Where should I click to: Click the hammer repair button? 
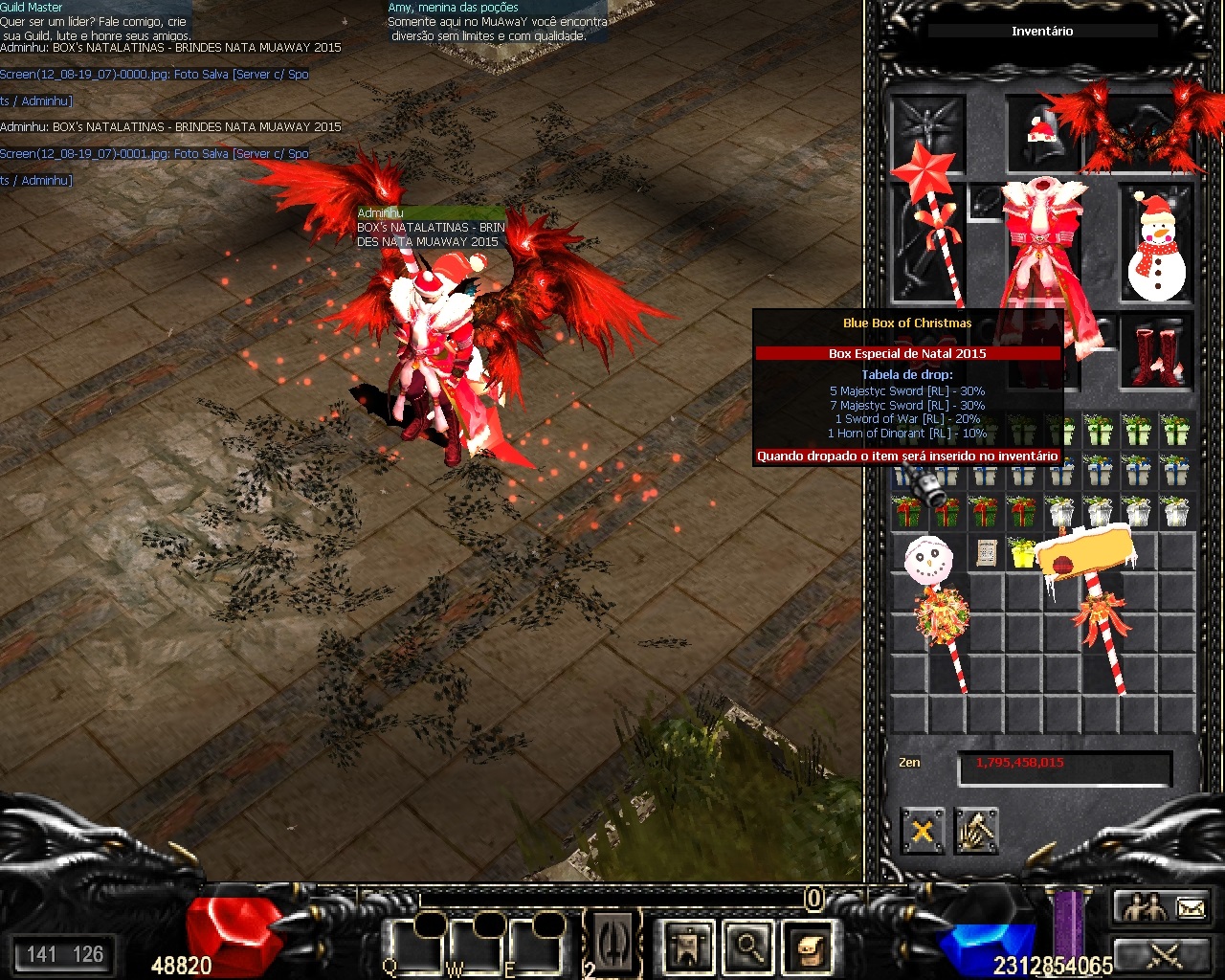(x=975, y=831)
